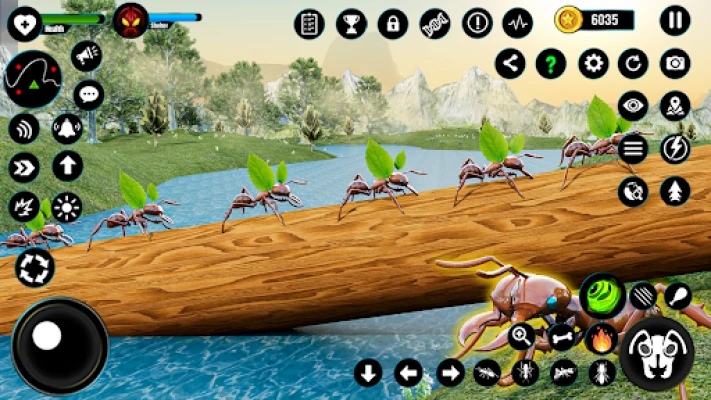Viewport: 711px width, 400px height.
Task: Click the magnifying glass zoom button
Action: [521, 336]
